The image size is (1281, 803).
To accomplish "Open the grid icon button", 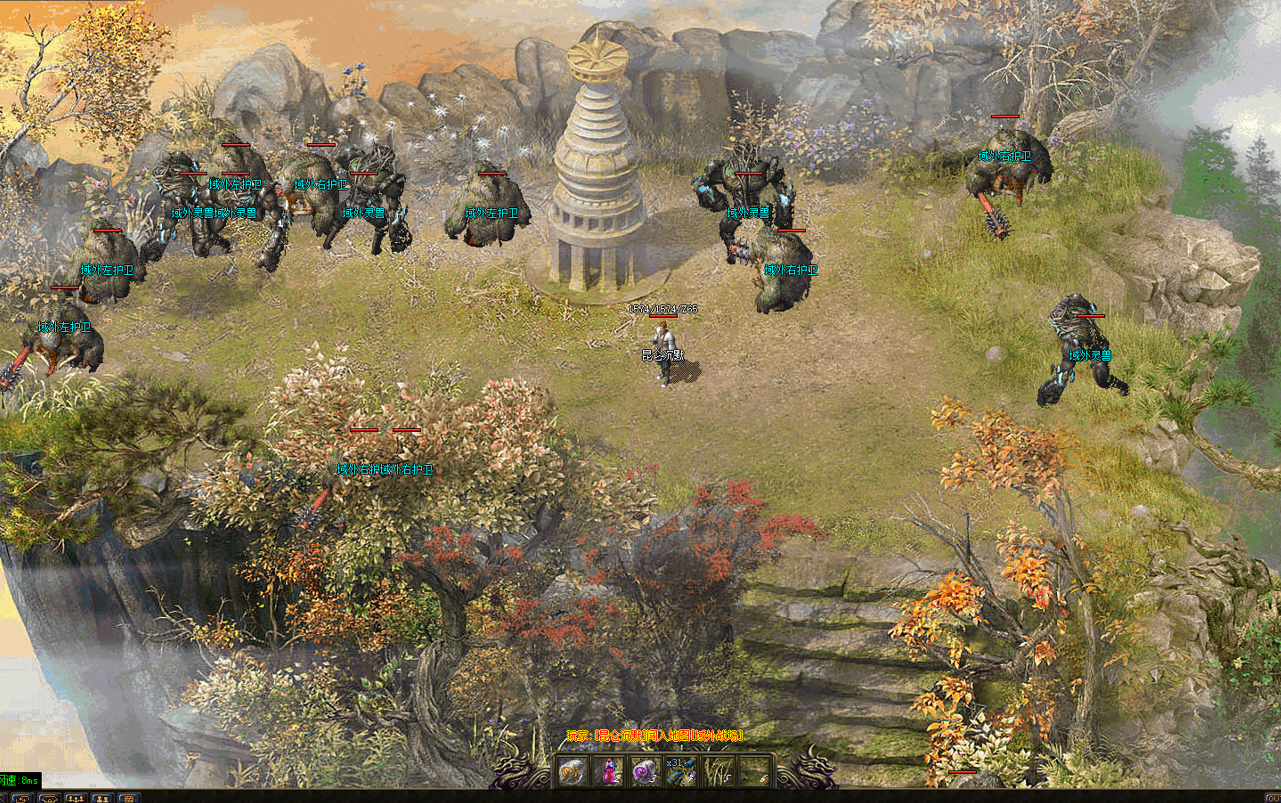I will pos(127,798).
